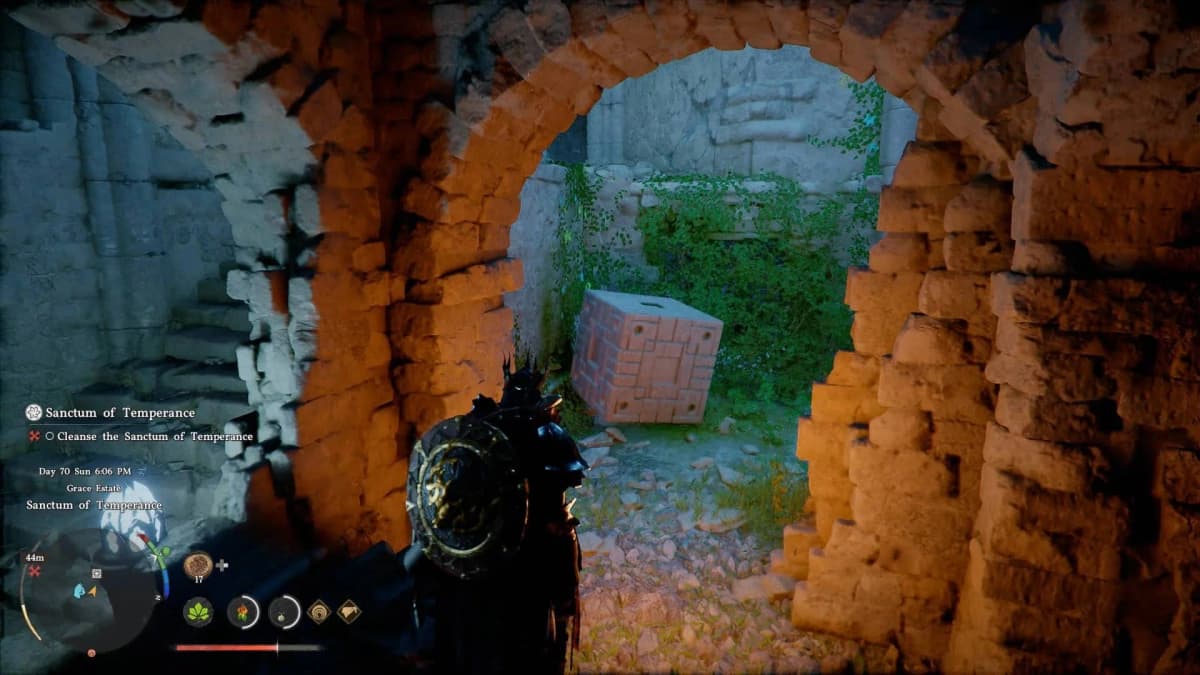Activate the flame flower skill icon
1200x675 pixels.
[x=243, y=611]
